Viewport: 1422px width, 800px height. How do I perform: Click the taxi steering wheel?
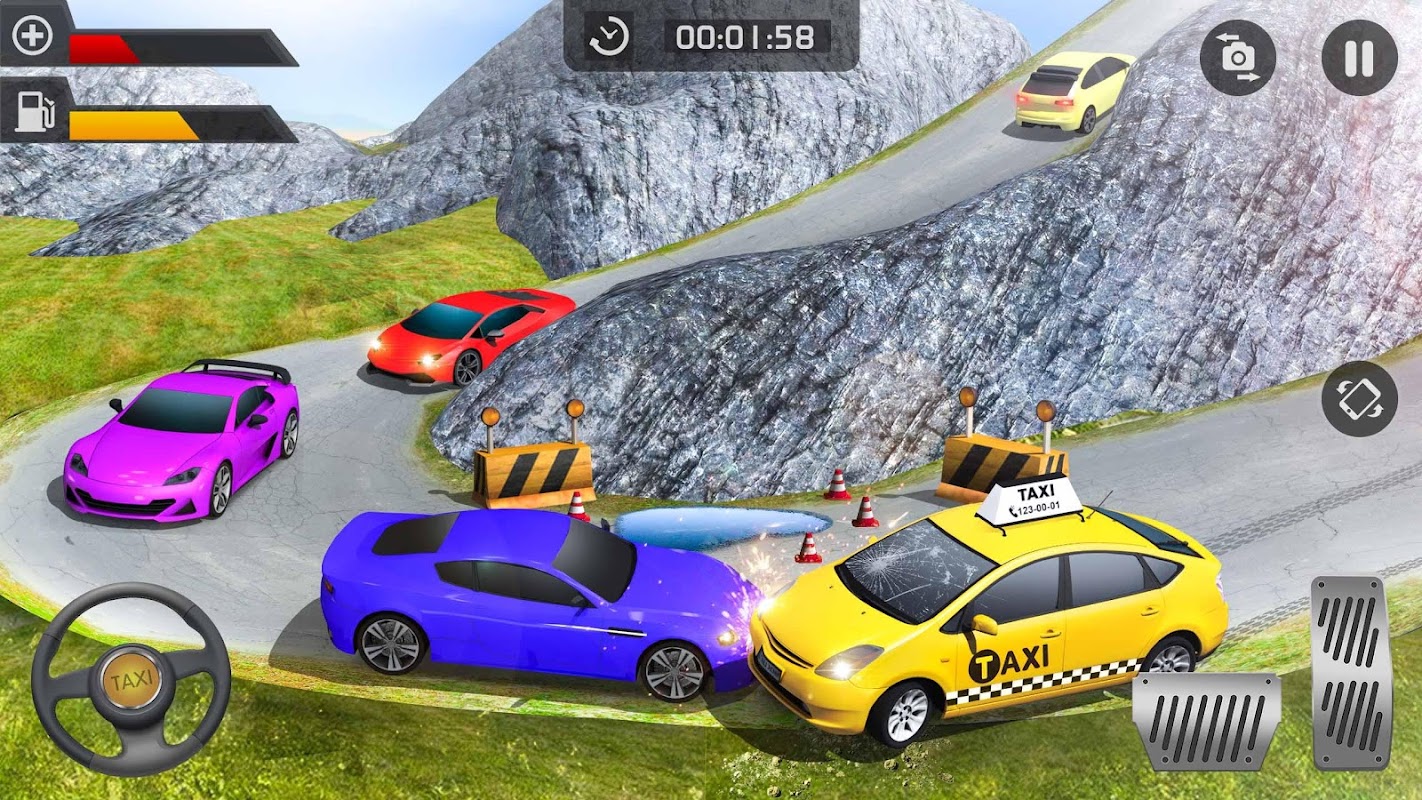(x=131, y=681)
